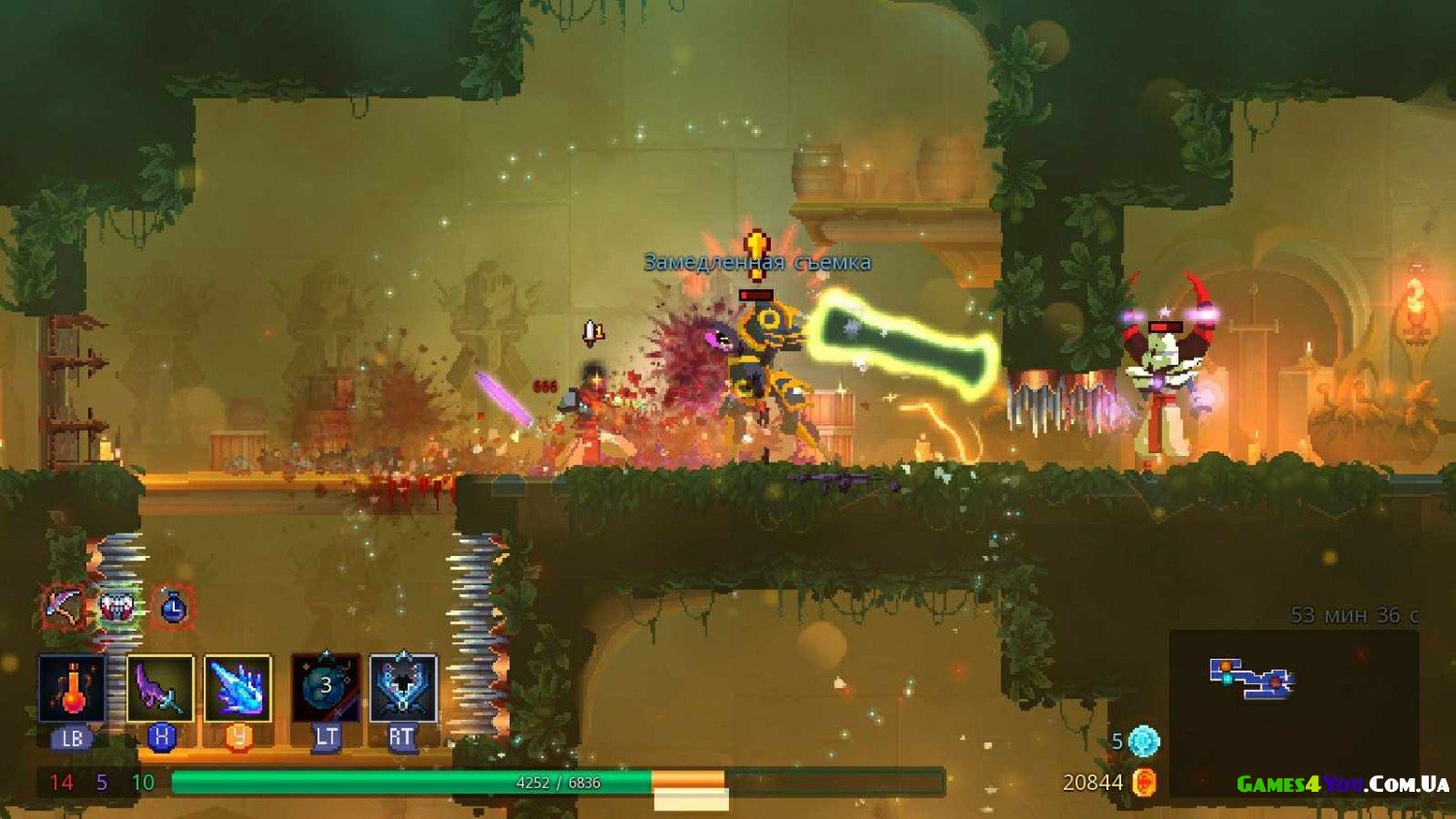1456x819 pixels.
Task: Use the orange health flask slot
Action: coord(72,688)
